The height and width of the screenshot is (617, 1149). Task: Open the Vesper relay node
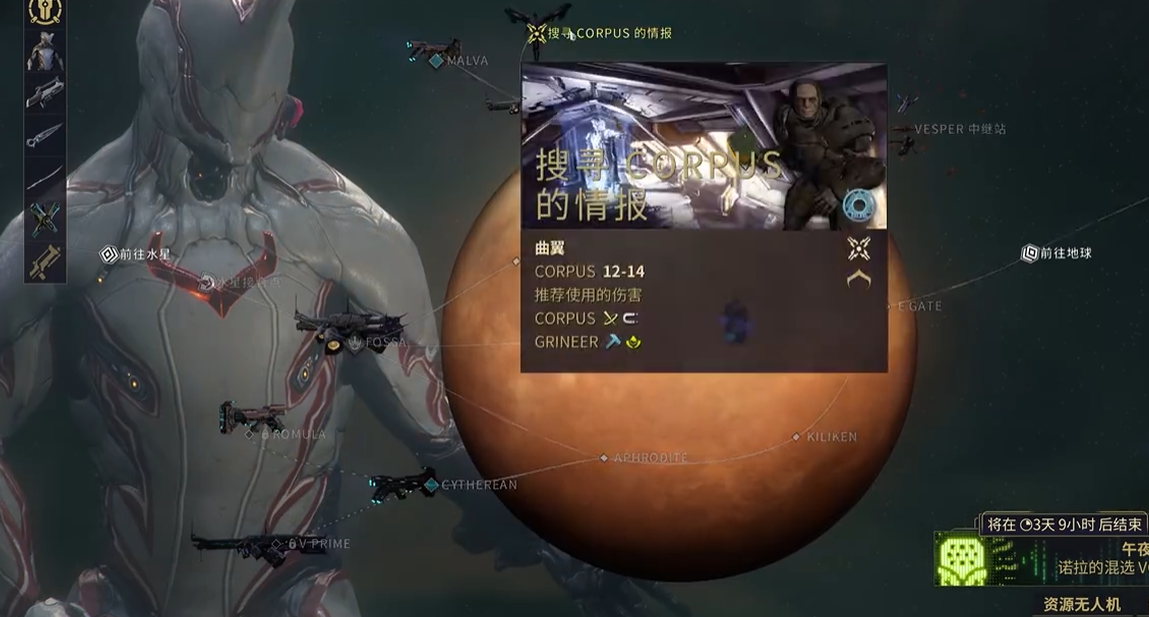click(x=906, y=130)
